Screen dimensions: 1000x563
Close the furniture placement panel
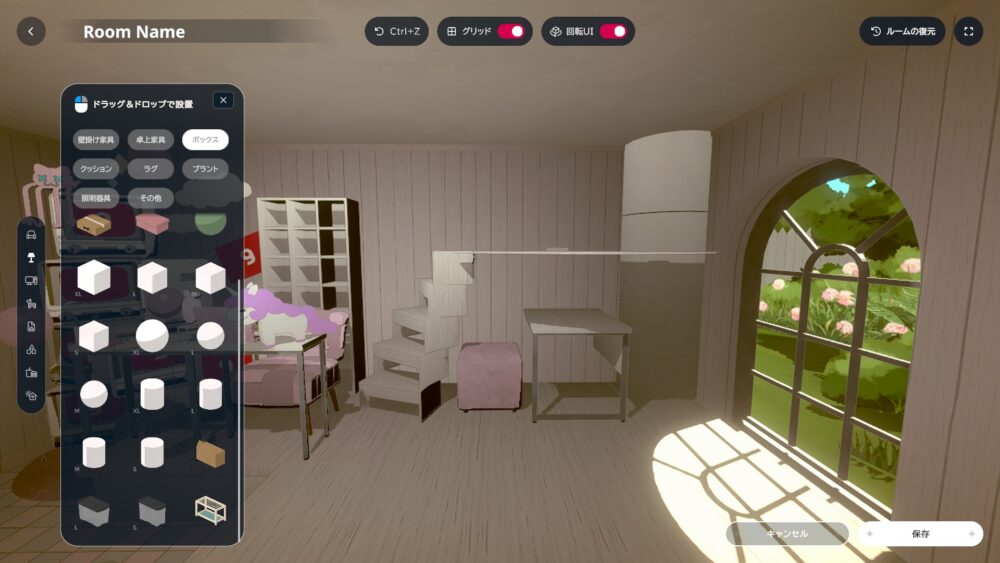(x=223, y=100)
